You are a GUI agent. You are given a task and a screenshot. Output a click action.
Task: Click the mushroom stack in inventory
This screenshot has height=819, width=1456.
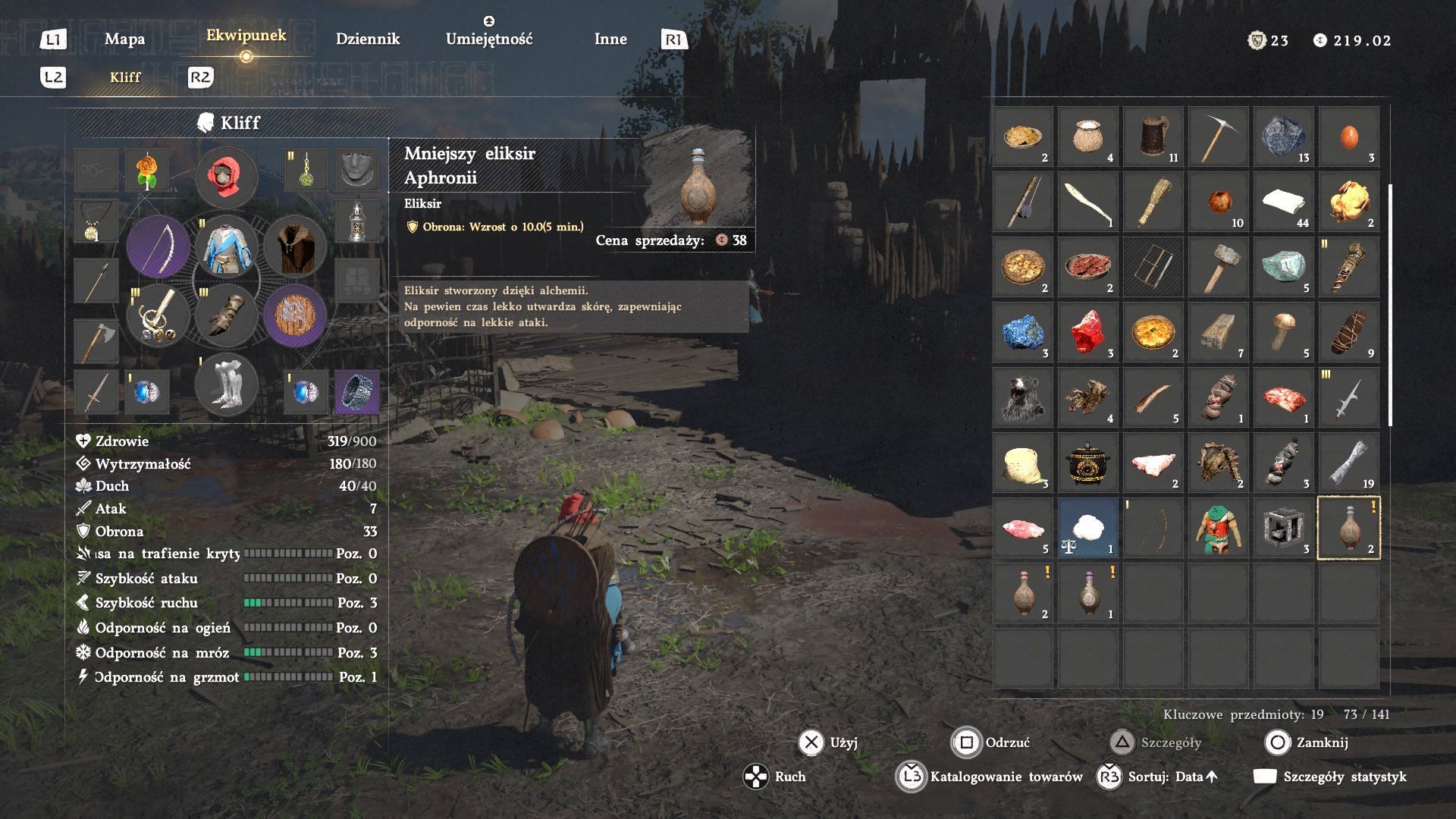coord(1283,332)
